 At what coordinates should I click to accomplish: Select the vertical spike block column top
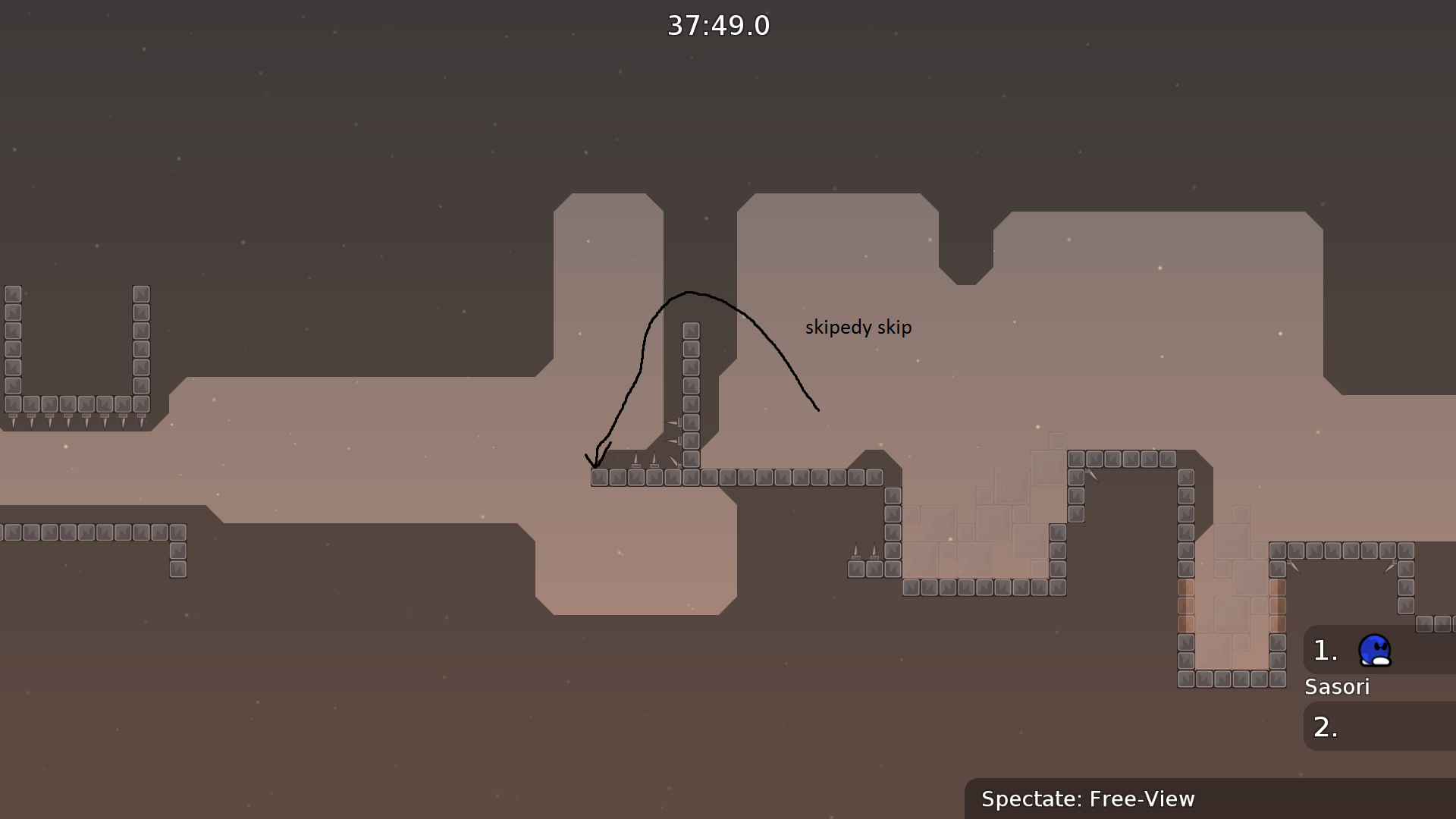pos(689,330)
